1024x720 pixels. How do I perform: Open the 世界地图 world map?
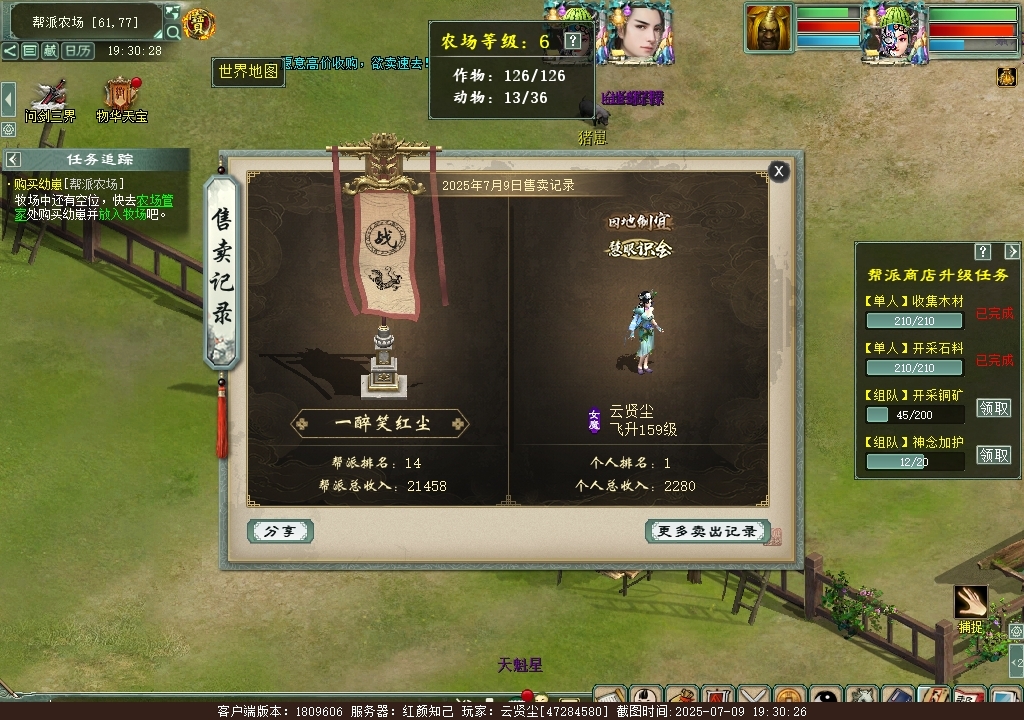click(x=249, y=72)
